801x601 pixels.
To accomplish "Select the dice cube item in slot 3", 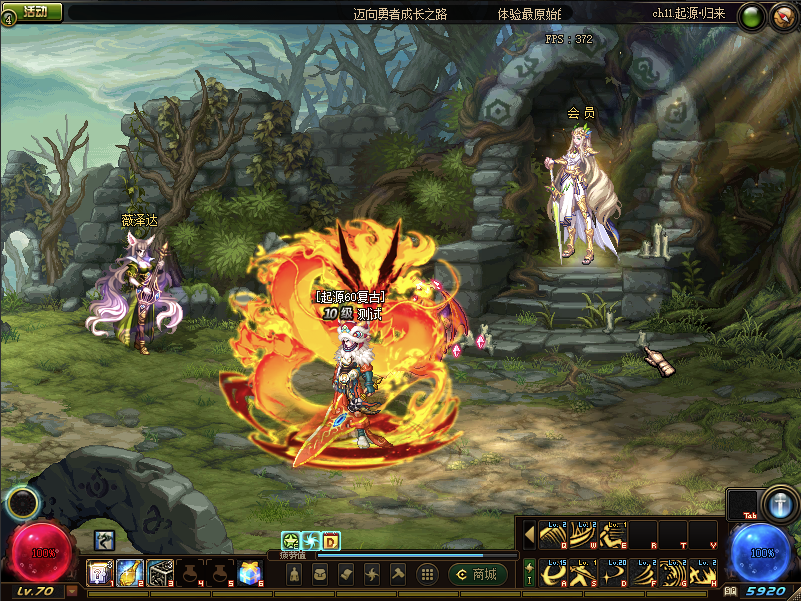I will pos(160,573).
